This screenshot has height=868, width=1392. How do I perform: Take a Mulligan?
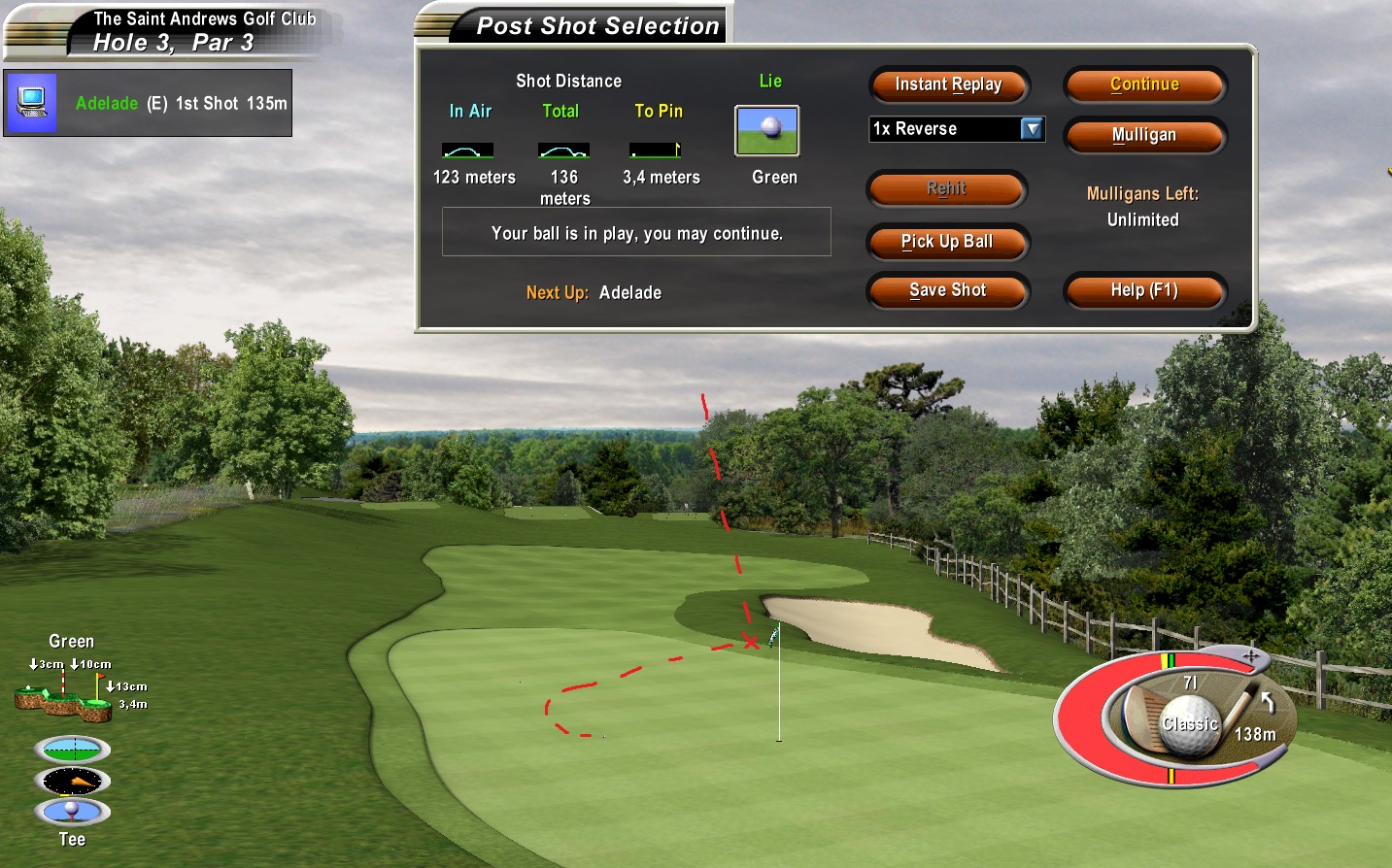coord(1144,135)
